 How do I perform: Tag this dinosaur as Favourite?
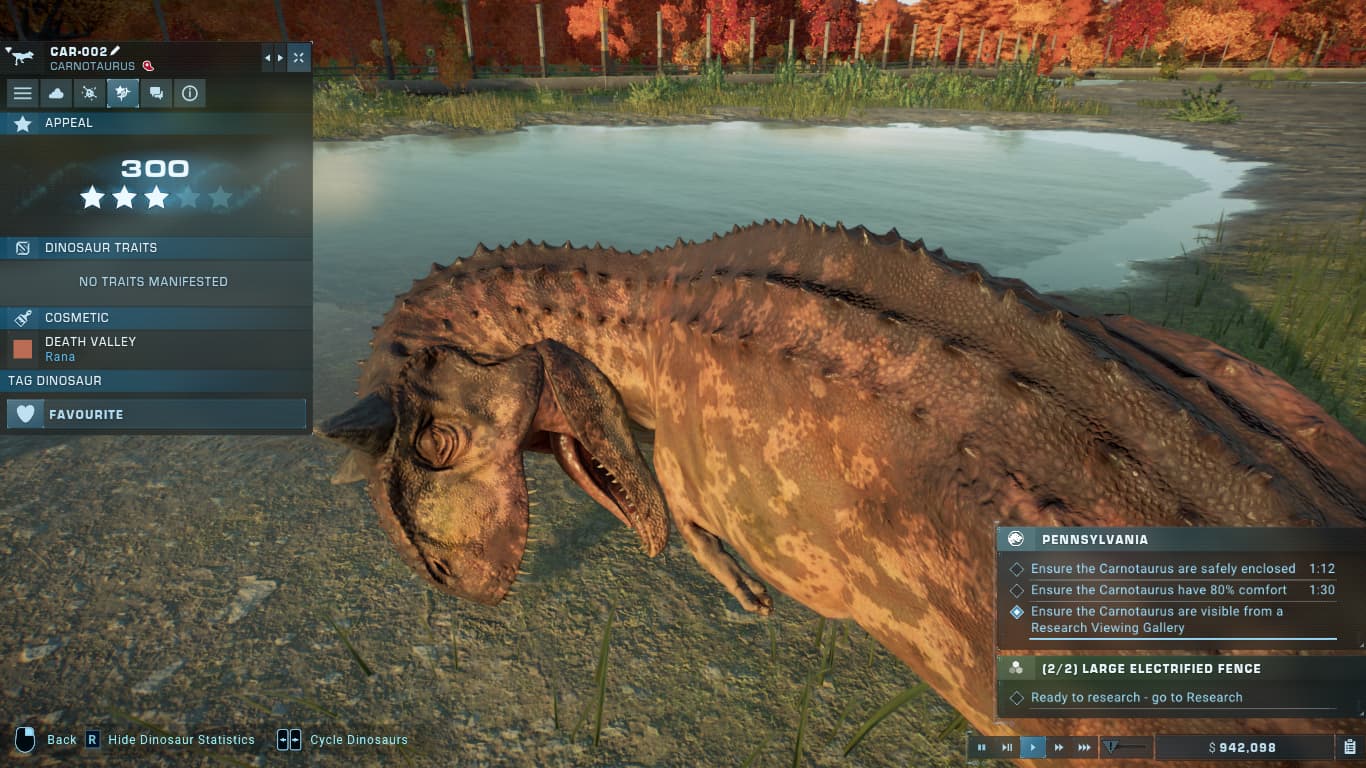click(156, 414)
